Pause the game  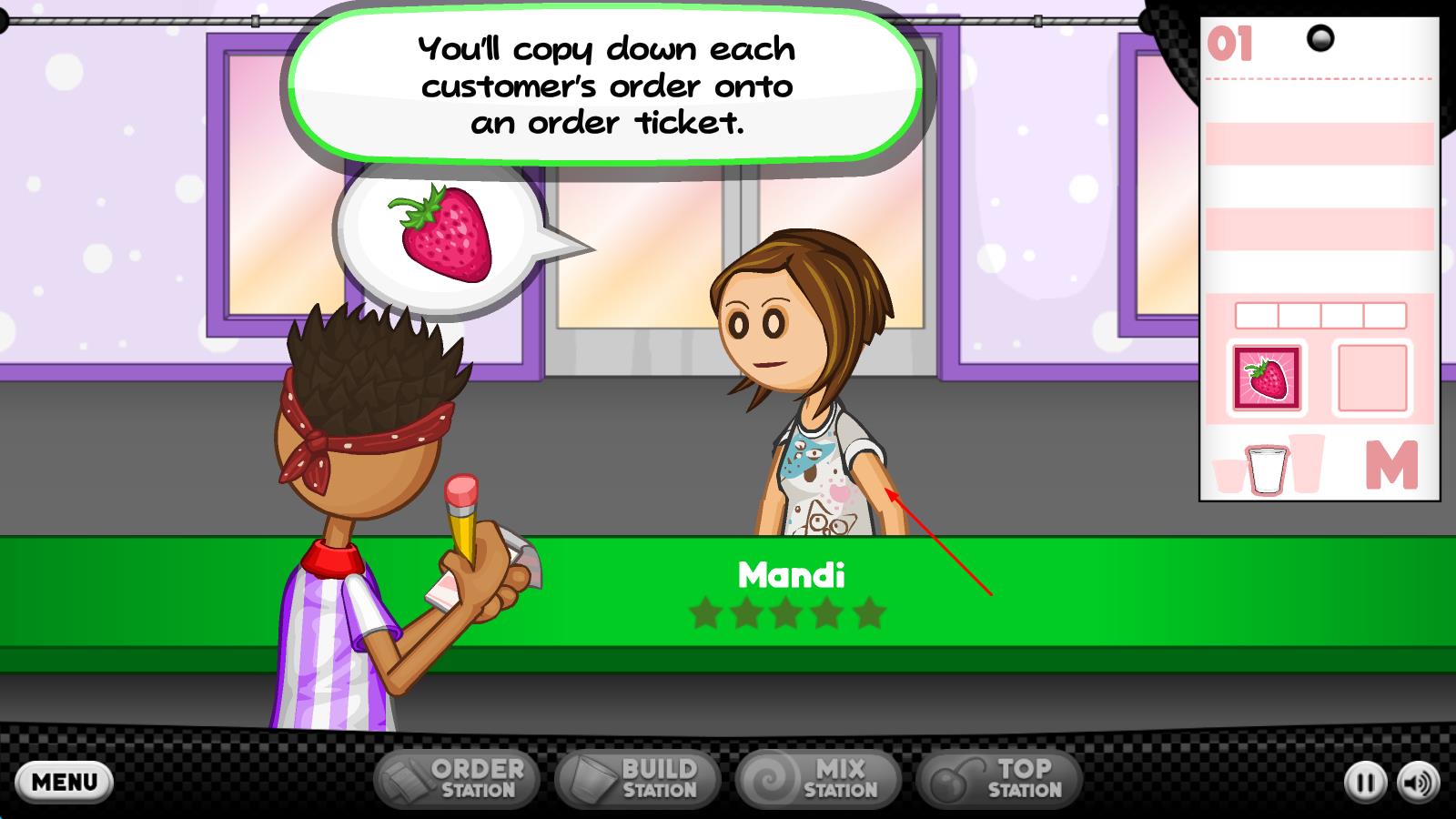(x=1365, y=783)
